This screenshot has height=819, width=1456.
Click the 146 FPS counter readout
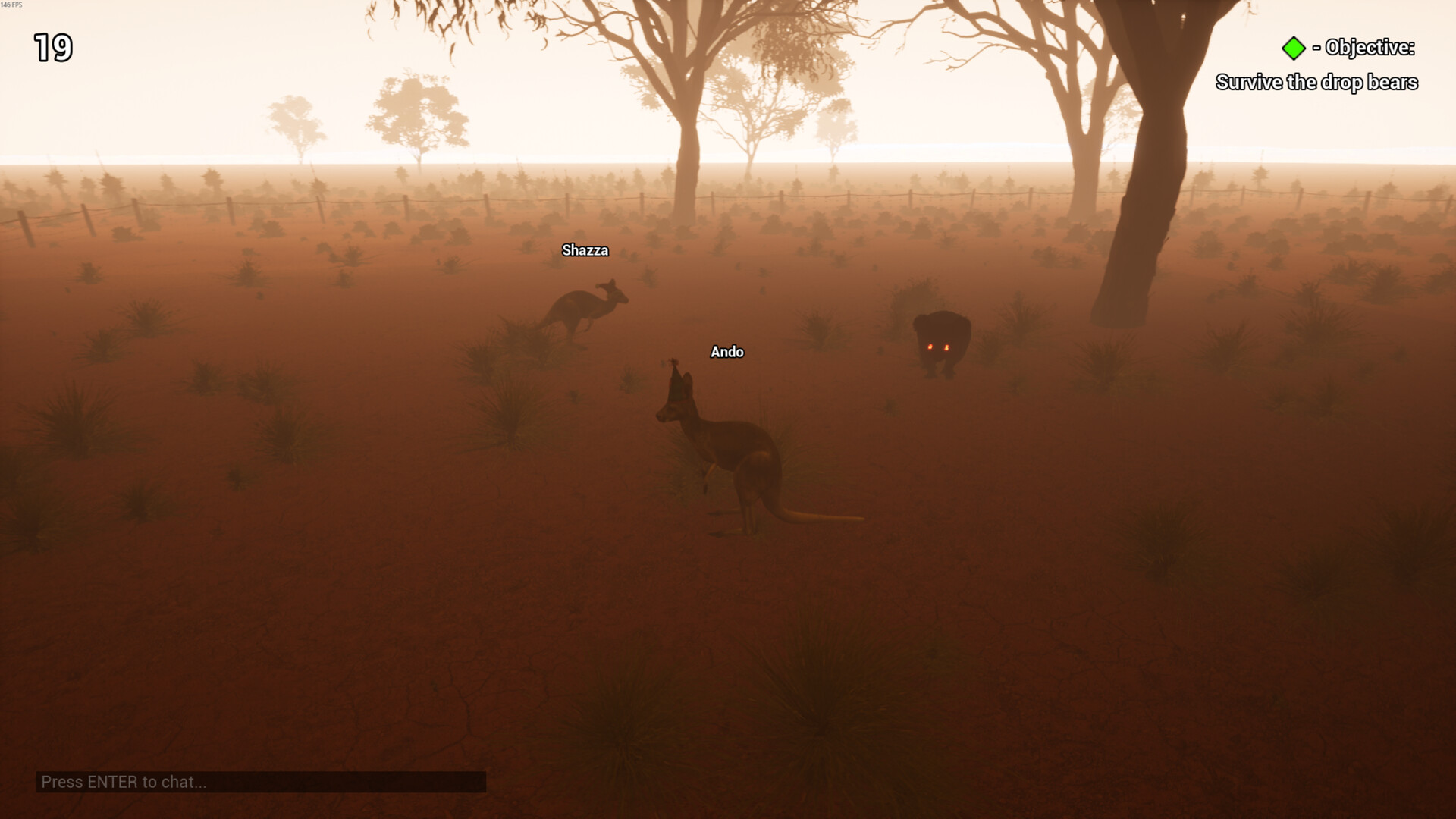[11, 5]
